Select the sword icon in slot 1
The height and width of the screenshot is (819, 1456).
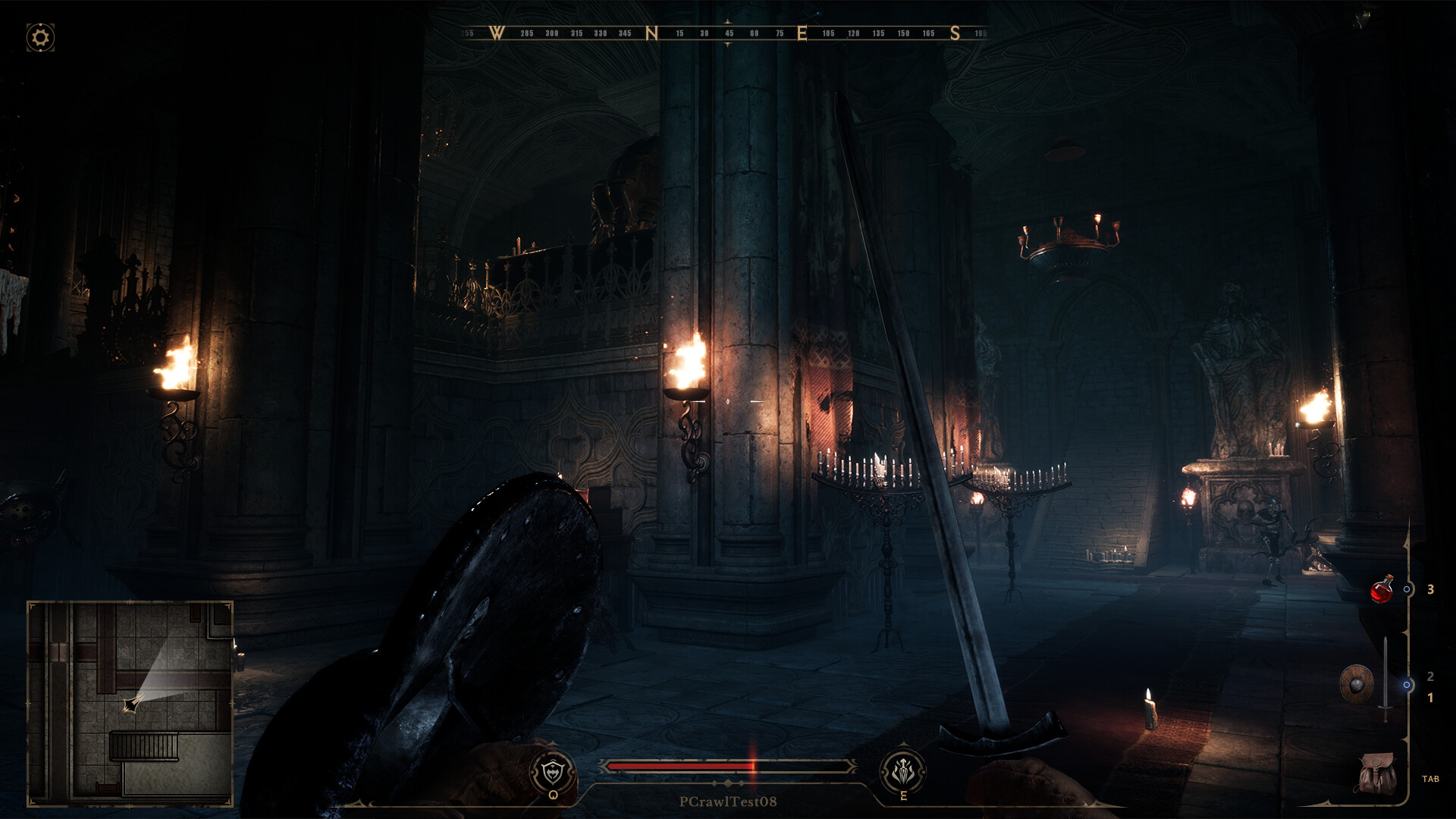pos(1385,678)
